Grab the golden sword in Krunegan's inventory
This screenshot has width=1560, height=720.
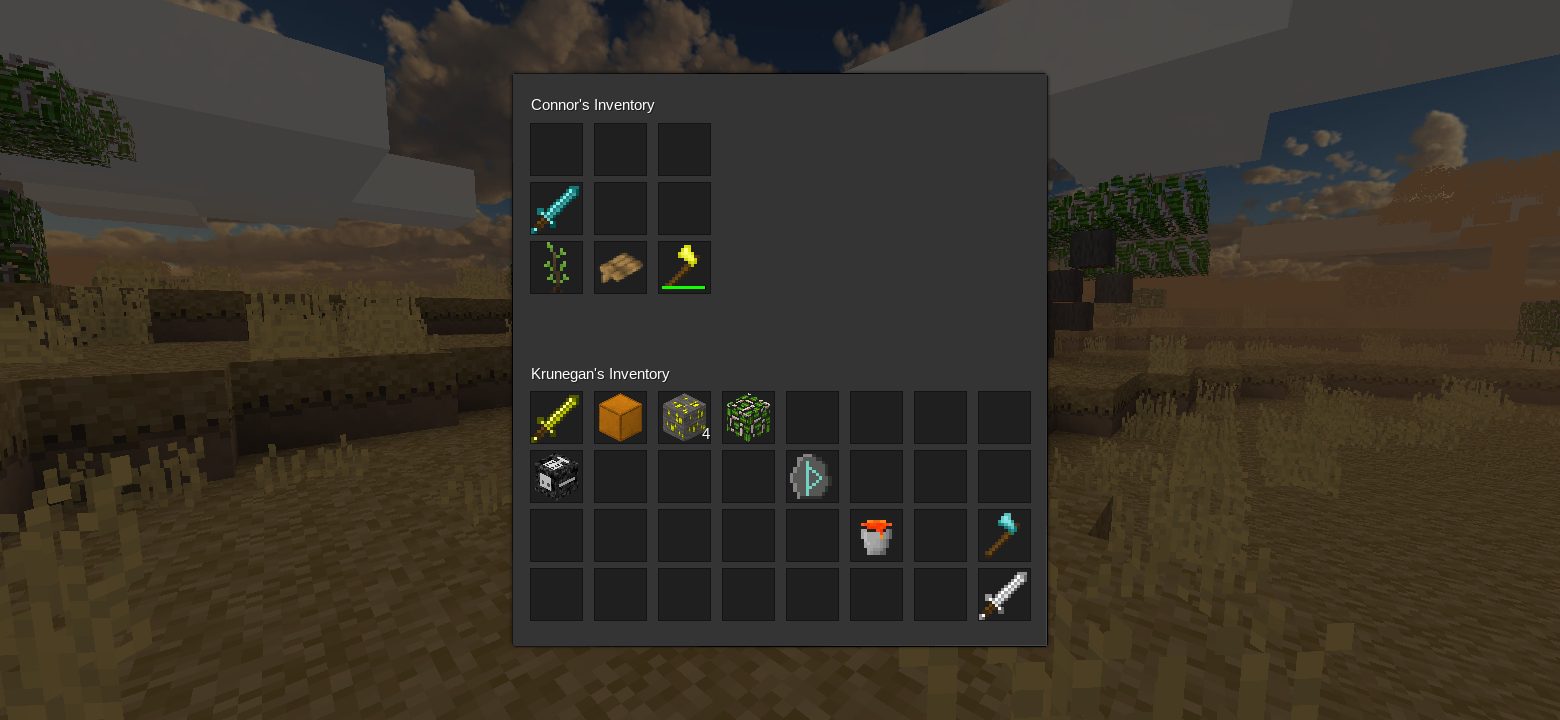556,417
